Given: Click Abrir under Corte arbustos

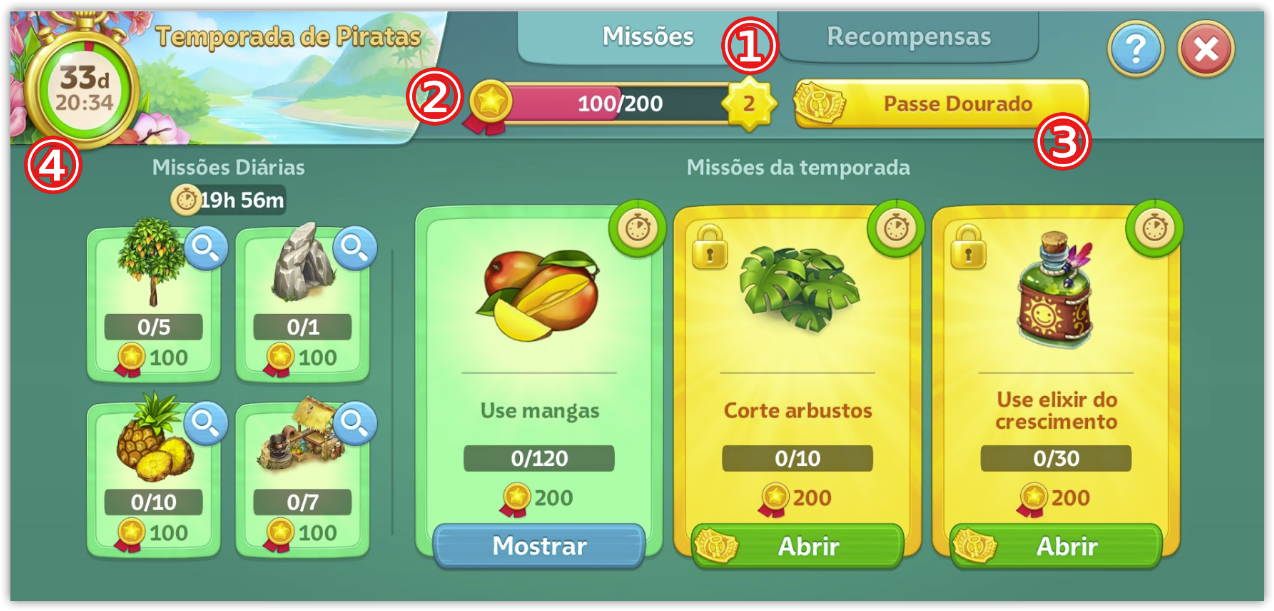Looking at the screenshot, I should [798, 546].
